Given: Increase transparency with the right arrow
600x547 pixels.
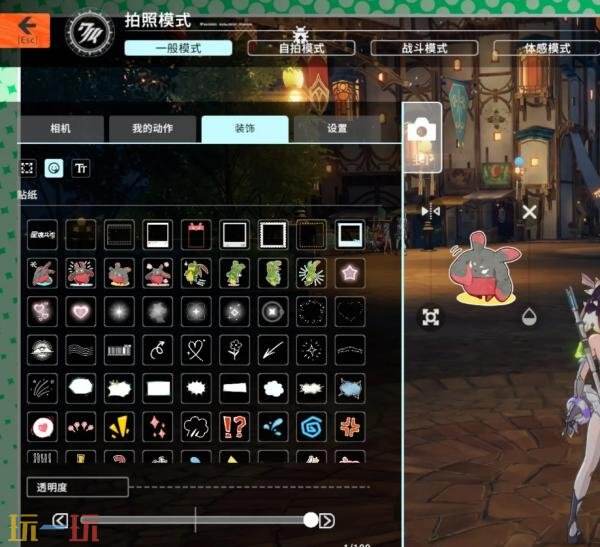Looking at the screenshot, I should tap(327, 520).
